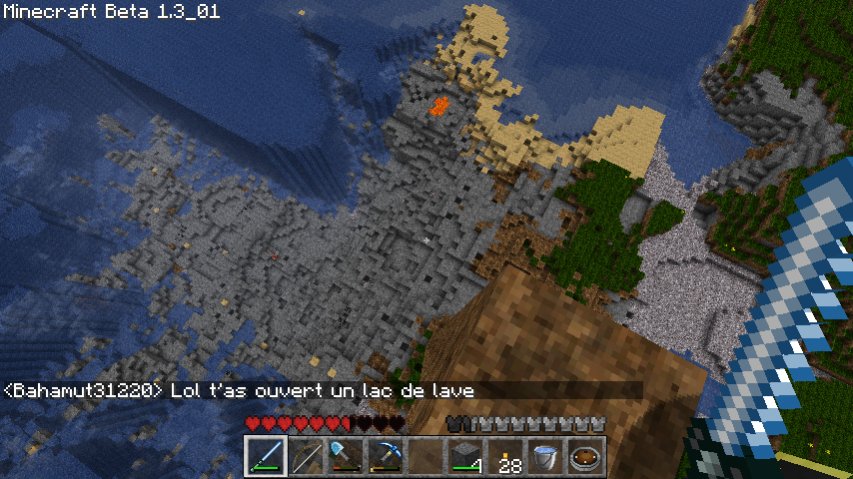Choose the diamond shovel slot

(x=346, y=457)
